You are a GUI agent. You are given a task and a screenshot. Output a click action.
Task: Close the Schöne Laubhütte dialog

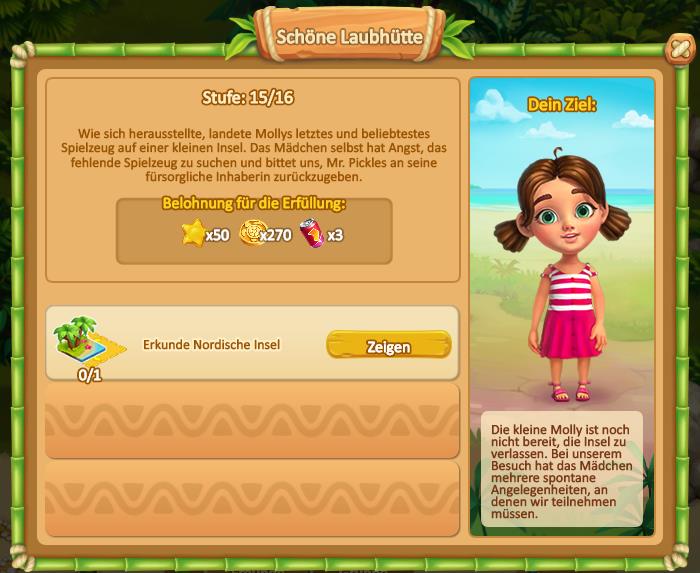point(679,49)
